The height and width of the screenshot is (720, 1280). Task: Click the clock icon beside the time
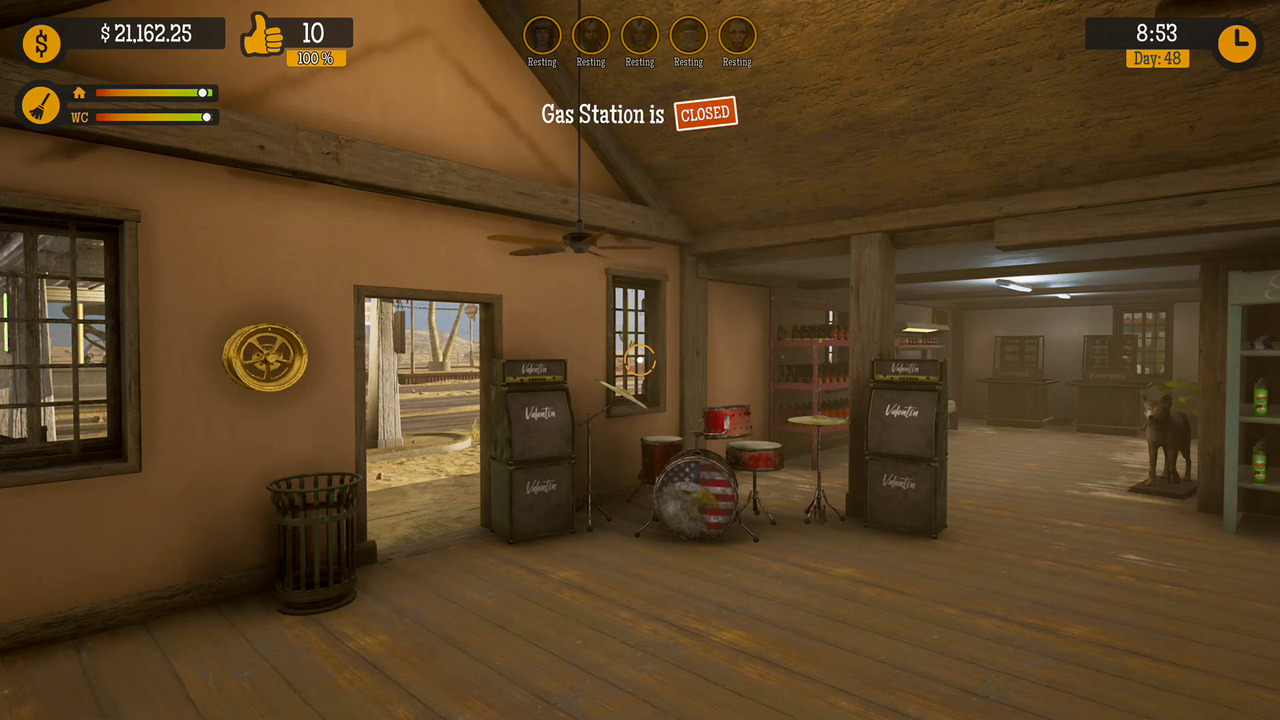(1237, 42)
